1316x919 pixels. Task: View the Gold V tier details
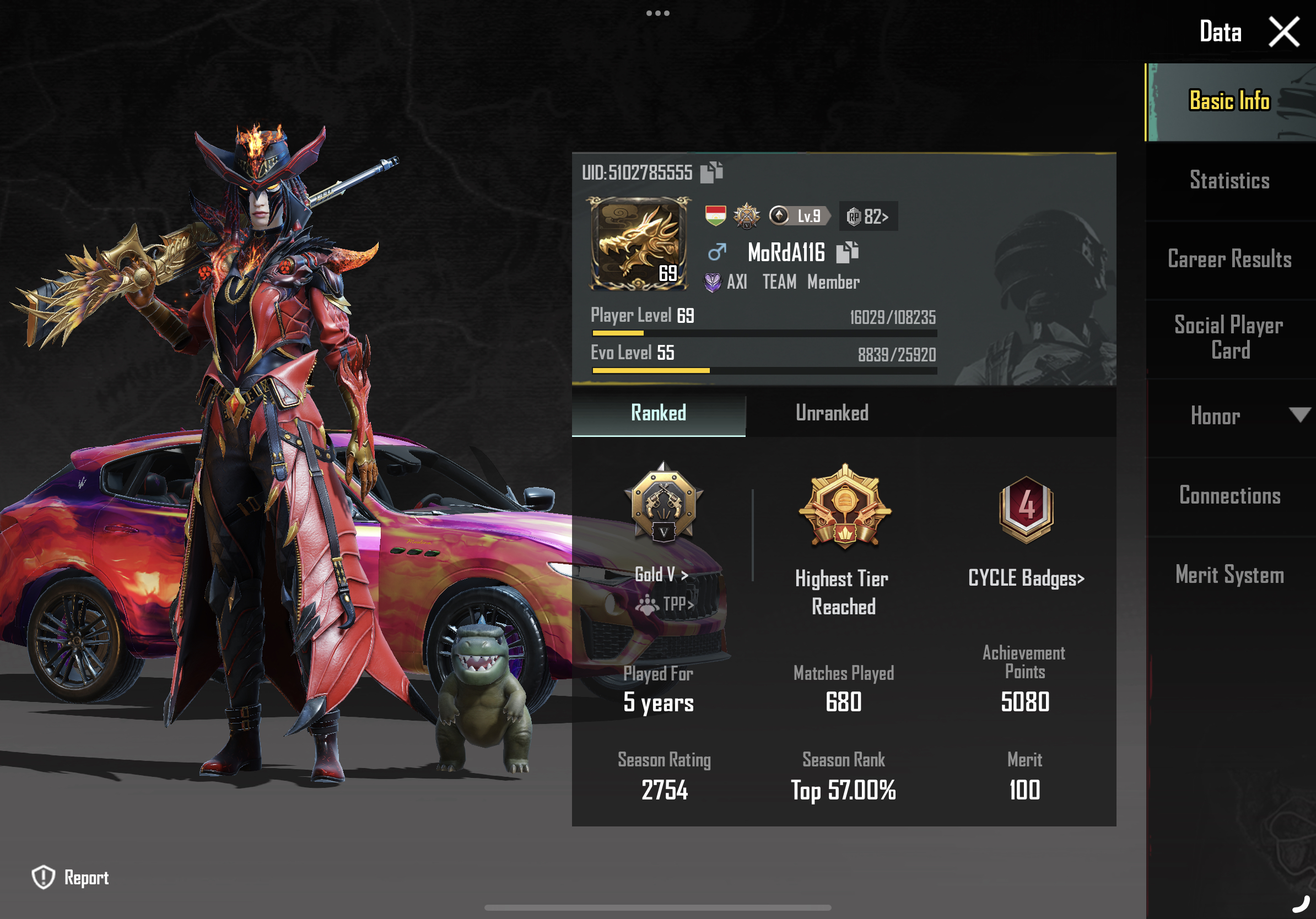[661, 574]
